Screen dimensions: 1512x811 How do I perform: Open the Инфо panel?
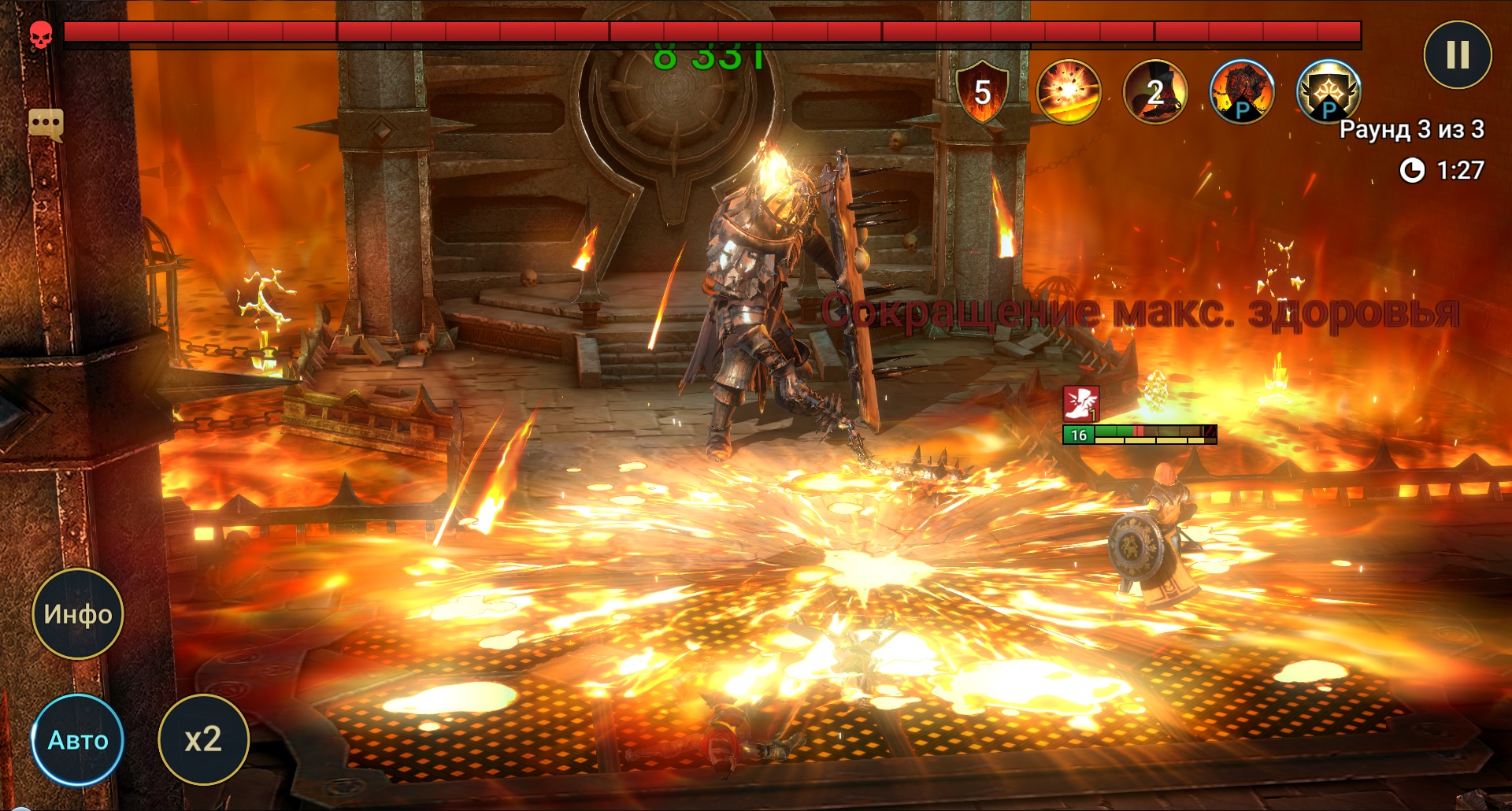click(x=77, y=613)
